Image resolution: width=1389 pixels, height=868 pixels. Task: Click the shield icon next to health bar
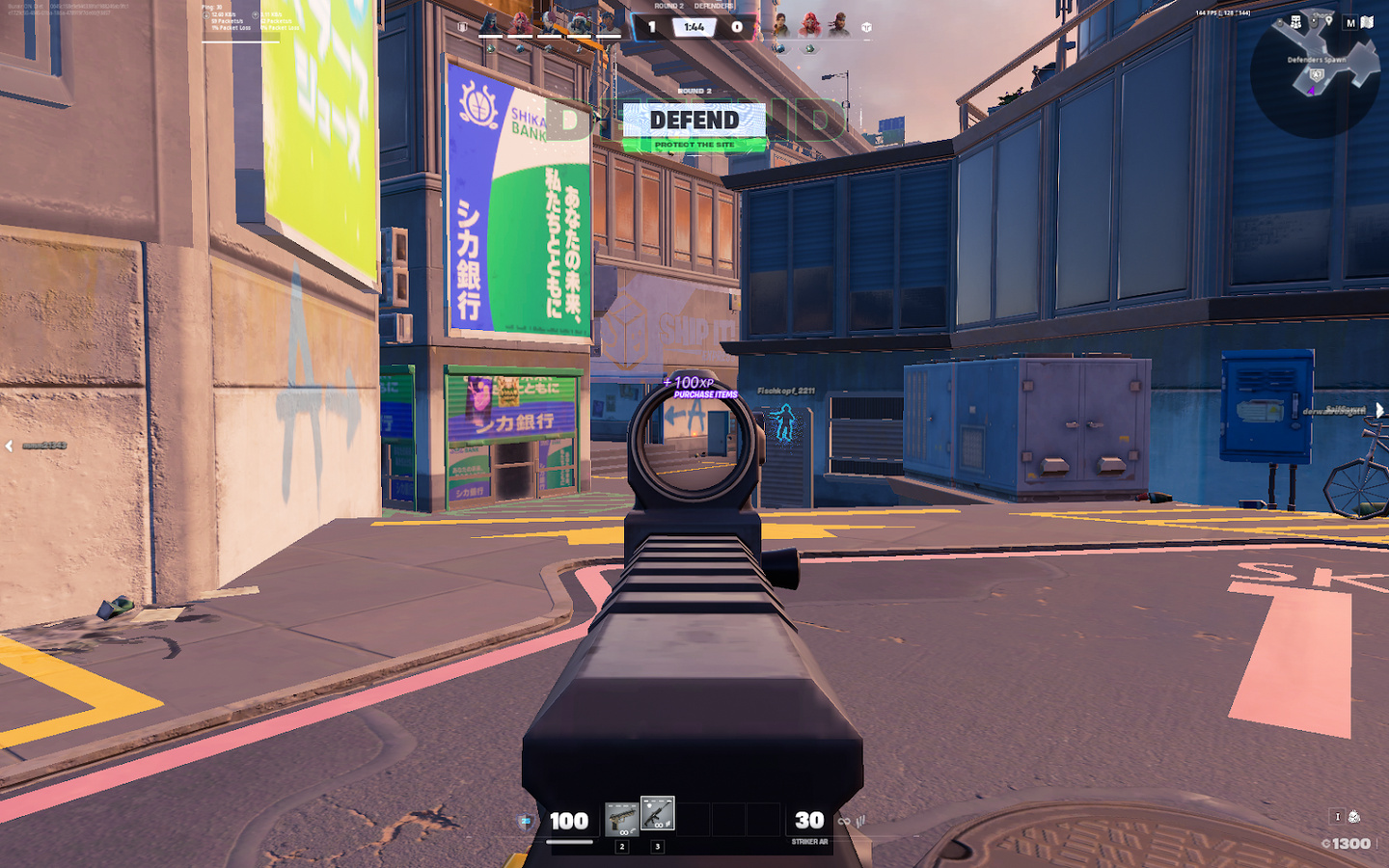click(x=525, y=821)
